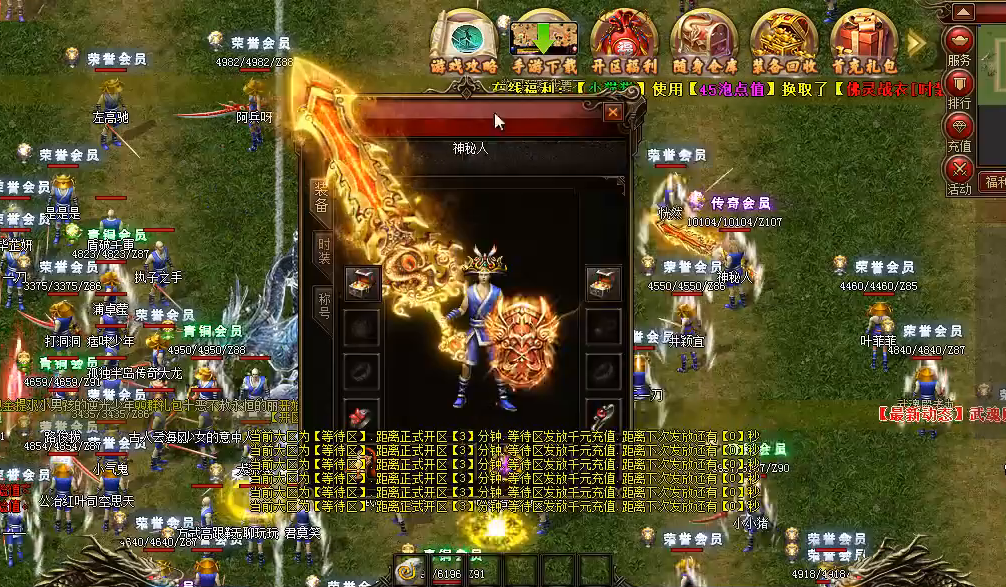Open the 开区福利 lucky bag icon
Image resolution: width=1006 pixels, height=587 pixels.
coord(624,40)
